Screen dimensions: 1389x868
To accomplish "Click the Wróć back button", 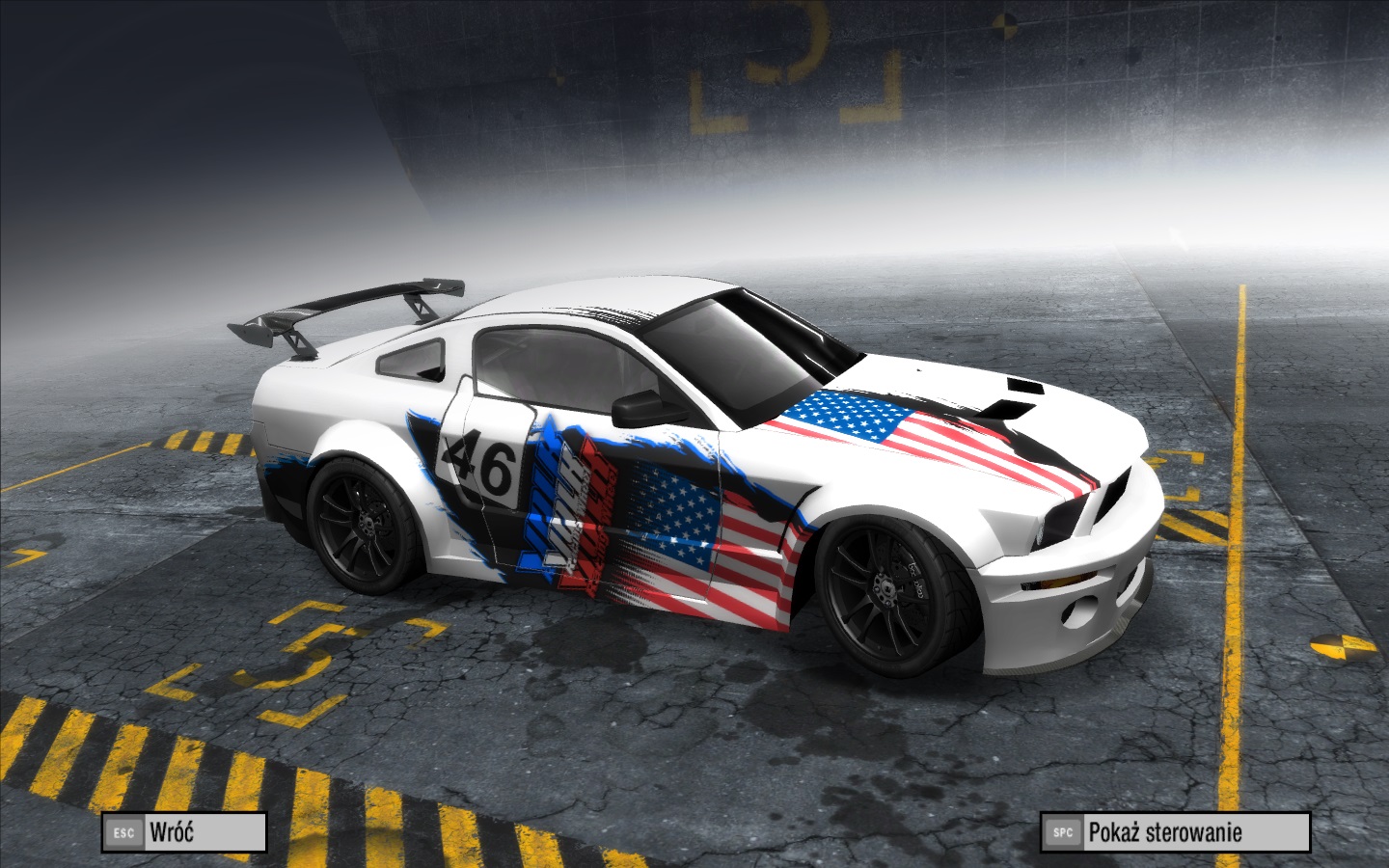I will click(x=183, y=832).
